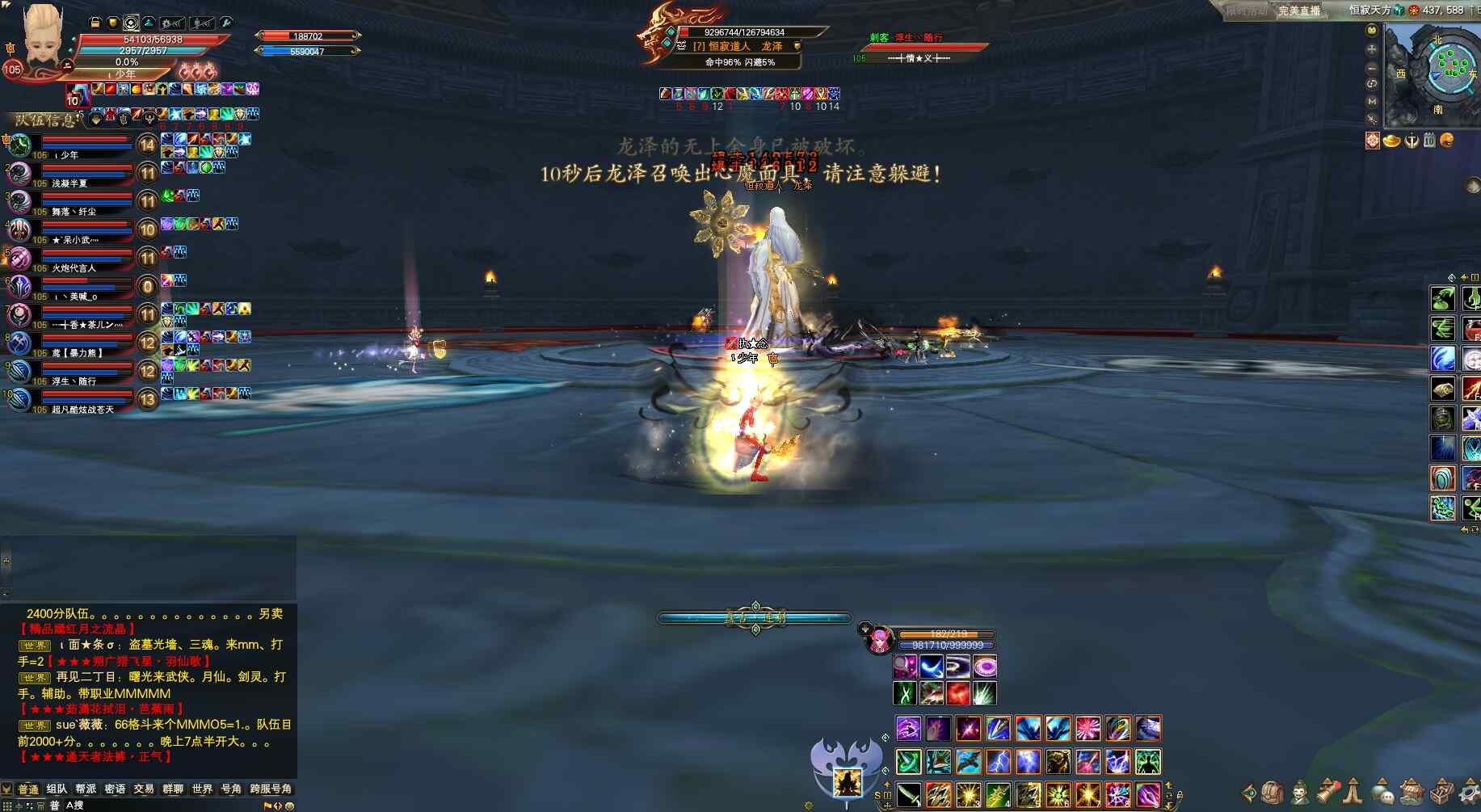The width and height of the screenshot is (1481, 812).
Task: Open the 帮派 chat channel tab
Action: tap(86, 789)
